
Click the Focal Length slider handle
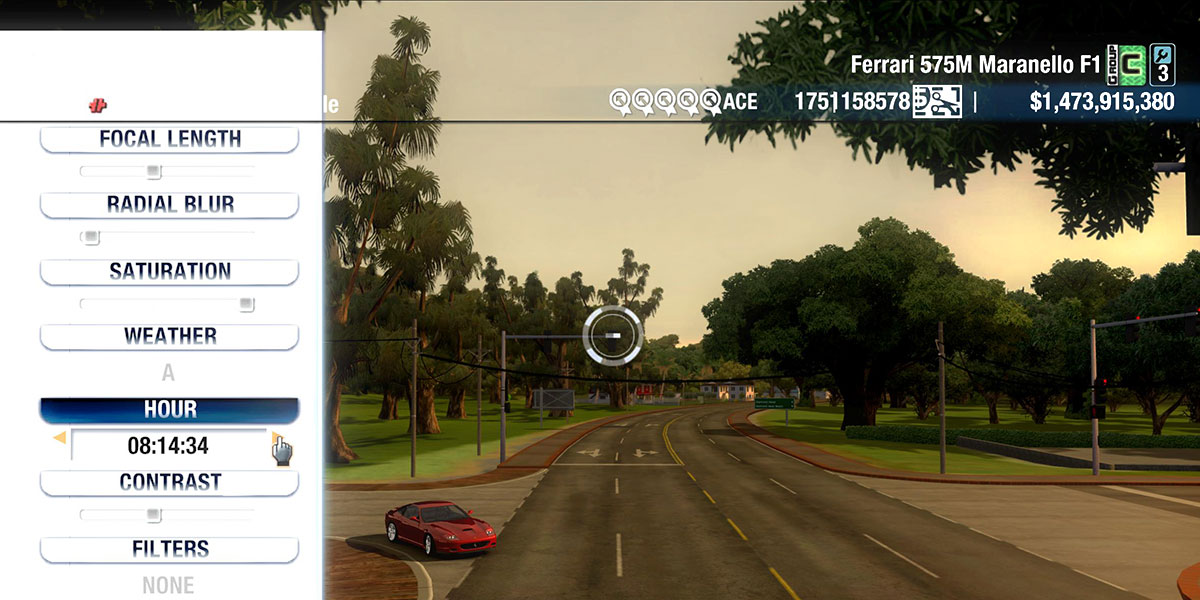[x=153, y=172]
